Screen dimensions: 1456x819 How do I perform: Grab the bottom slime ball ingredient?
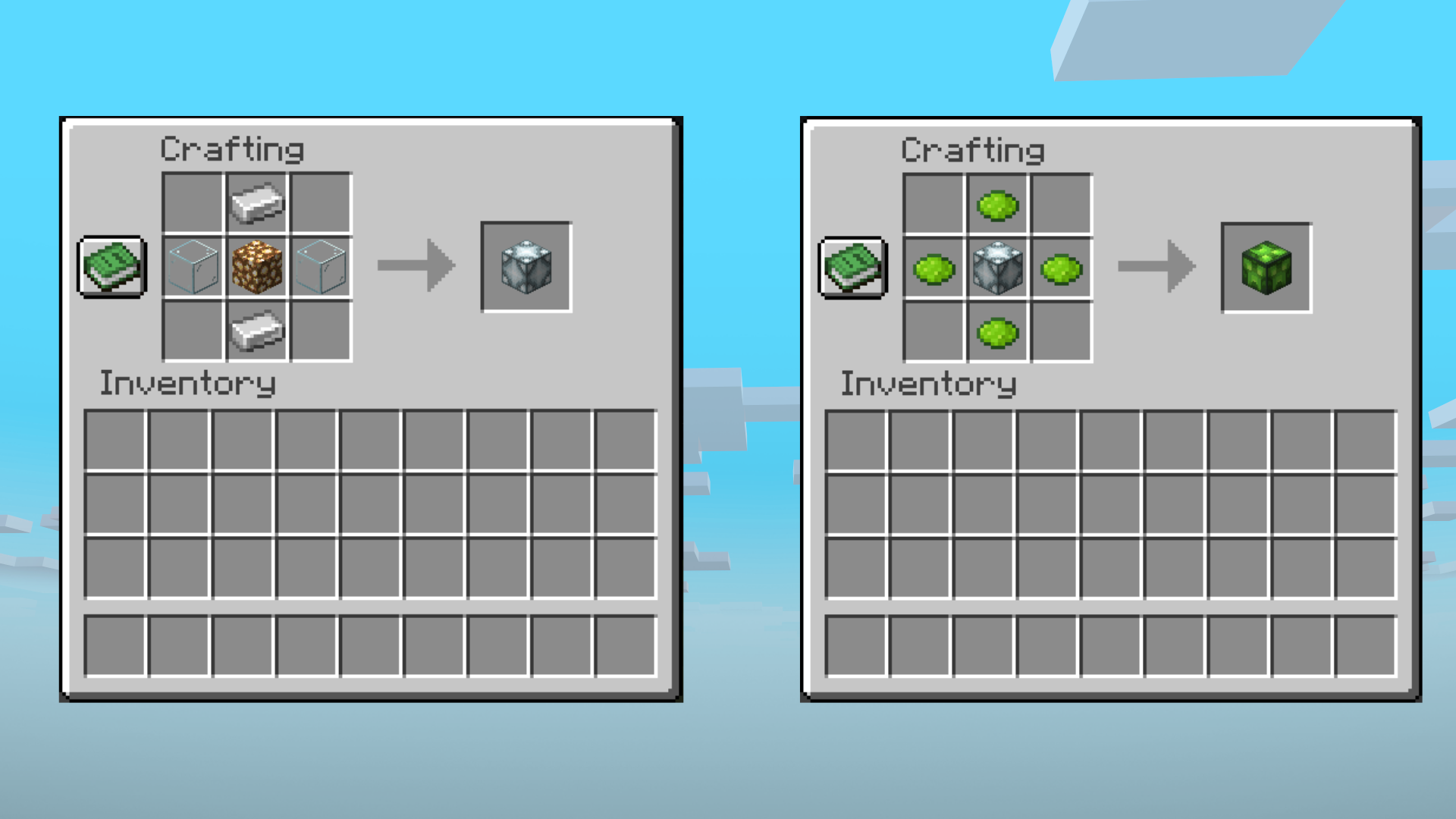(x=997, y=331)
